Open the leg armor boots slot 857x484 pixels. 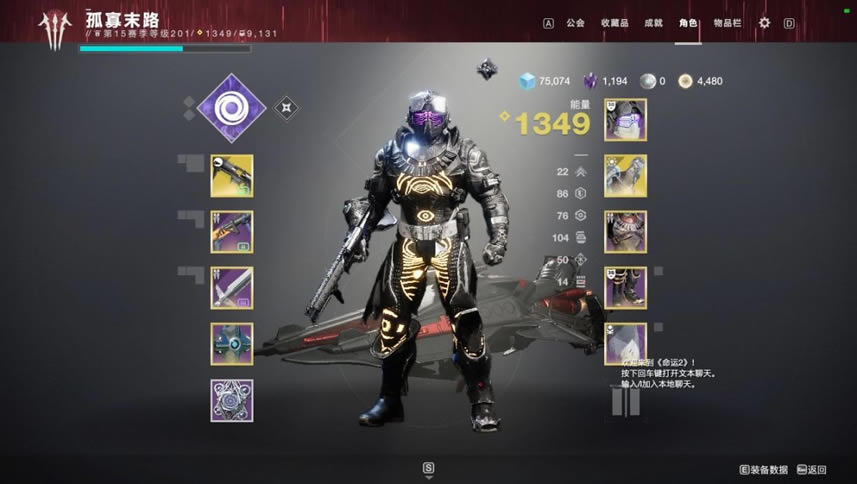click(625, 288)
